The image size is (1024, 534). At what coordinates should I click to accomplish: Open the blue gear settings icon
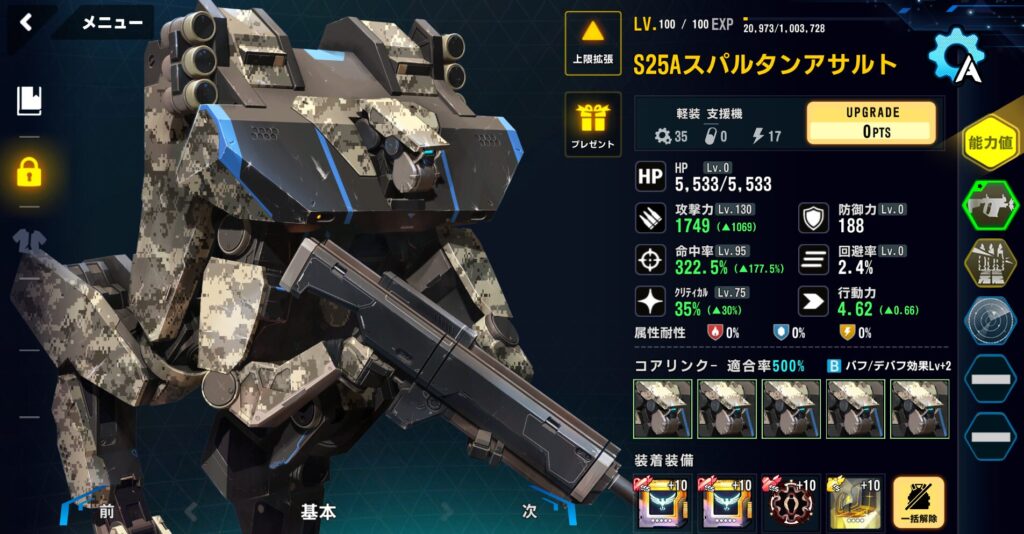[x=954, y=57]
